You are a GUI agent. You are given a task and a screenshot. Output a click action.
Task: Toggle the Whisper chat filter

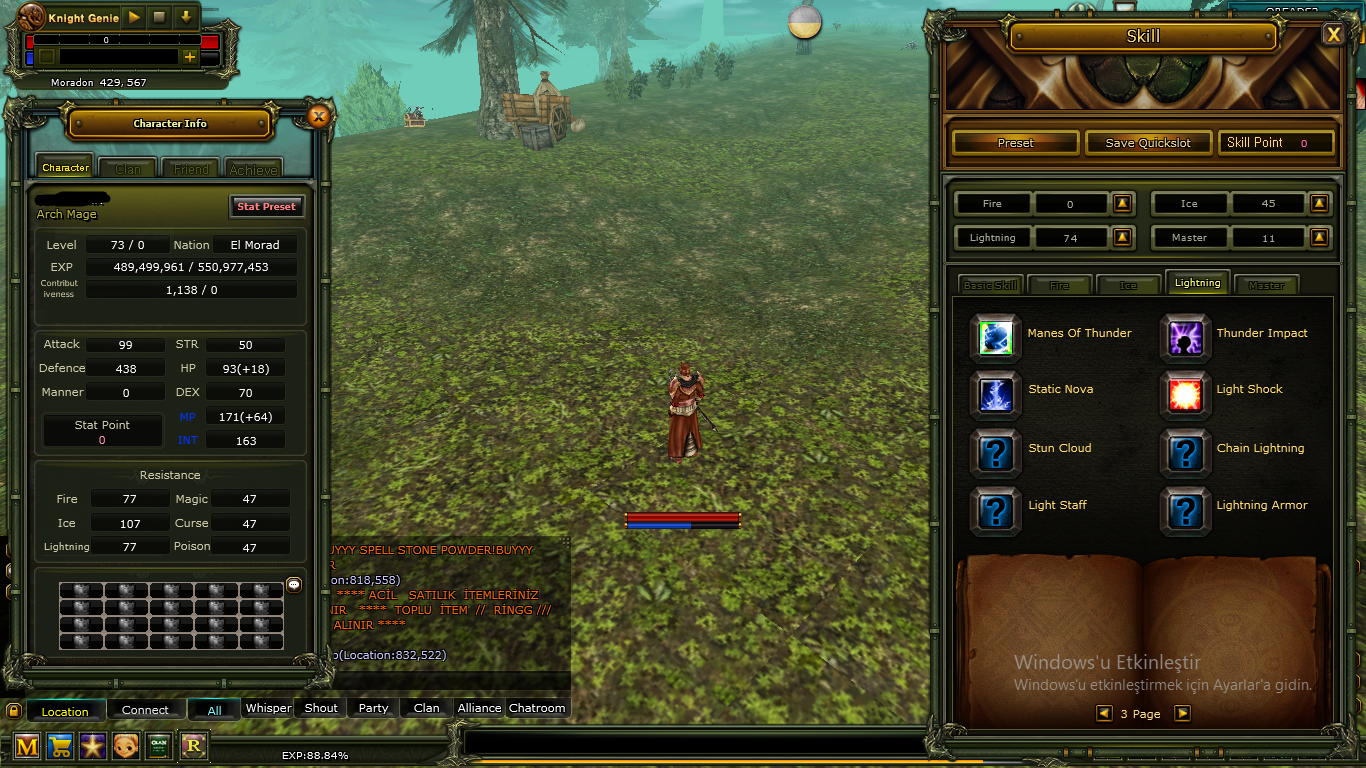[268, 707]
